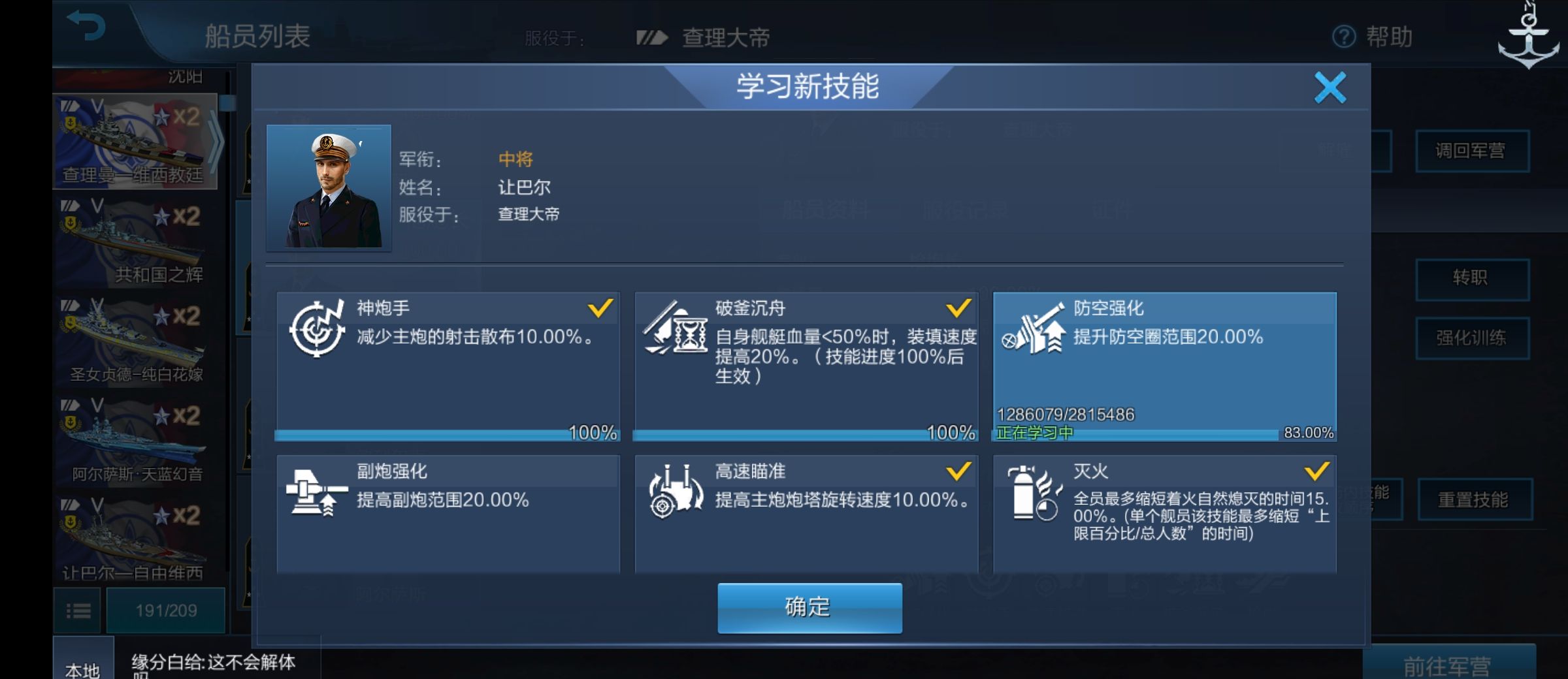
Task: Open the 灭火 fire extinguisher skill icon
Action: click(1032, 493)
